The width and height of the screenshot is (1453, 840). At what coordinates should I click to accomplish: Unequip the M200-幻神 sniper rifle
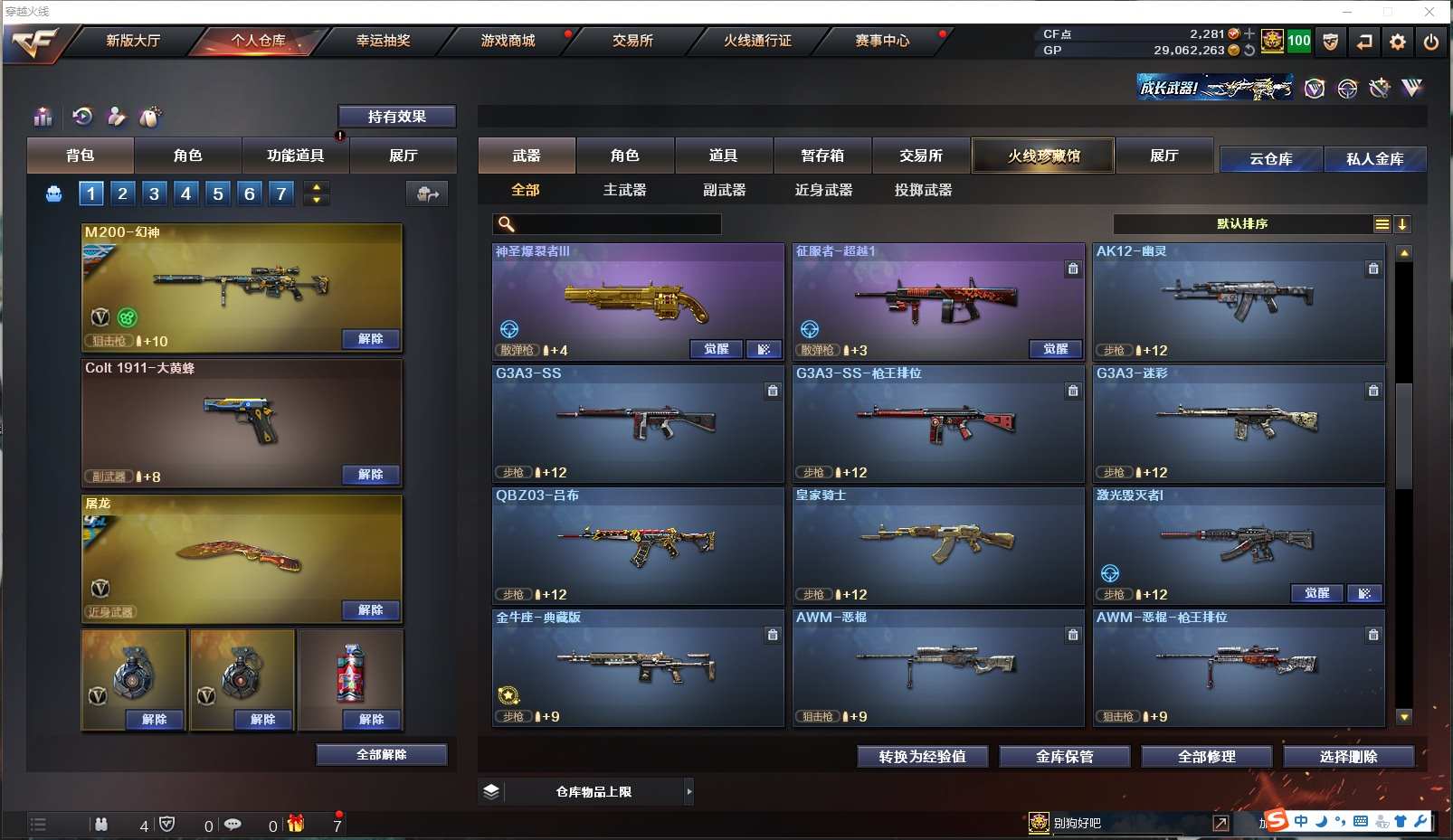coord(370,339)
